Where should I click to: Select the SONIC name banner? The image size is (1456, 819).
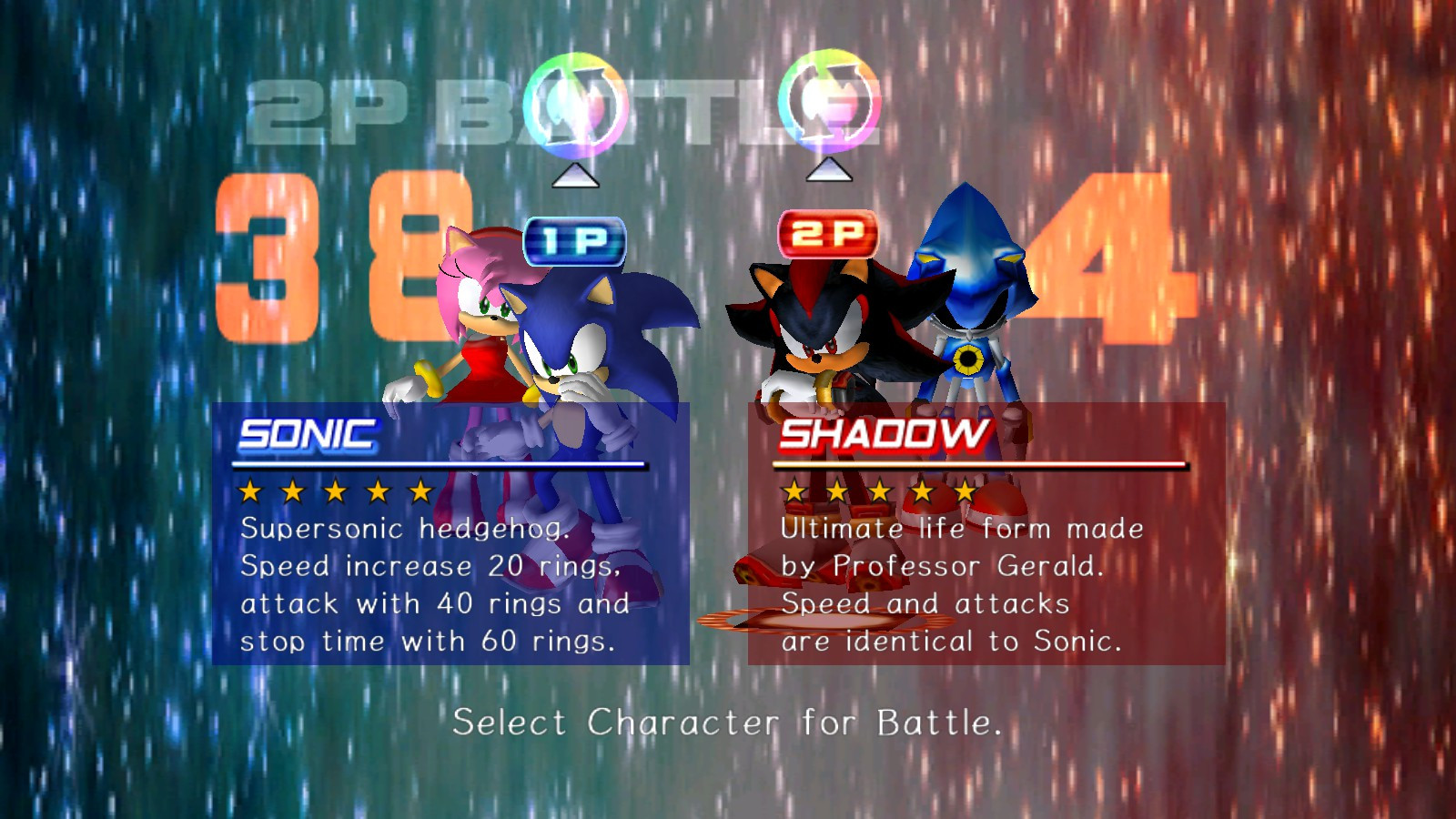pos(305,434)
